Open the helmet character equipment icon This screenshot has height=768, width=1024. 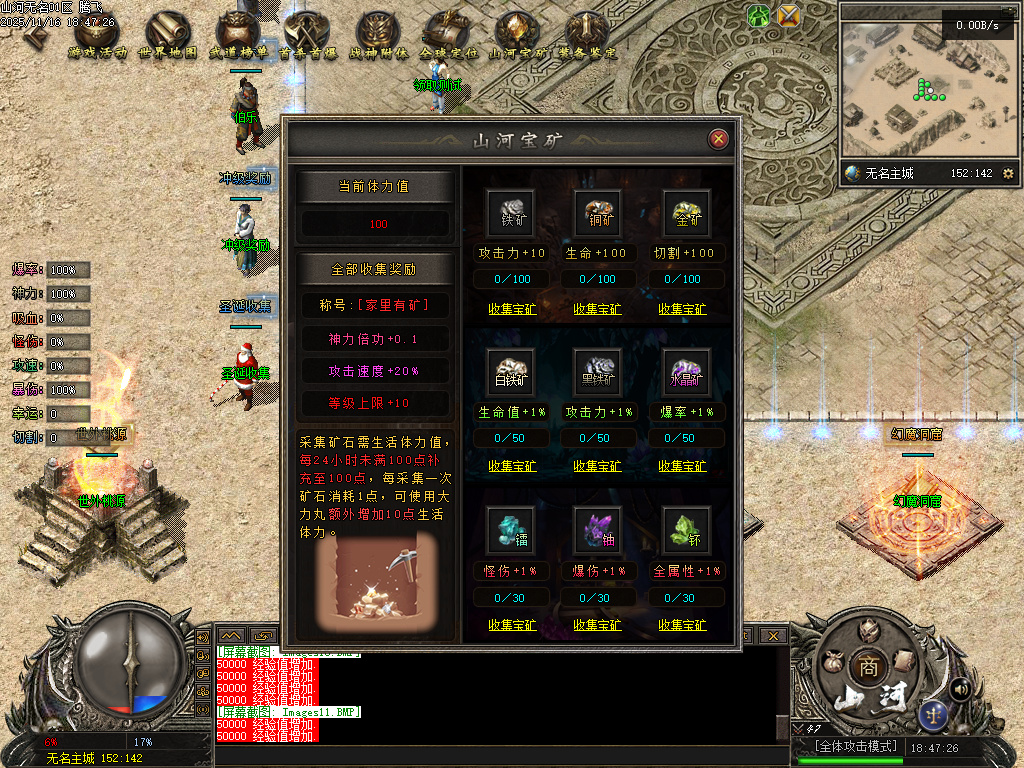coord(868,630)
